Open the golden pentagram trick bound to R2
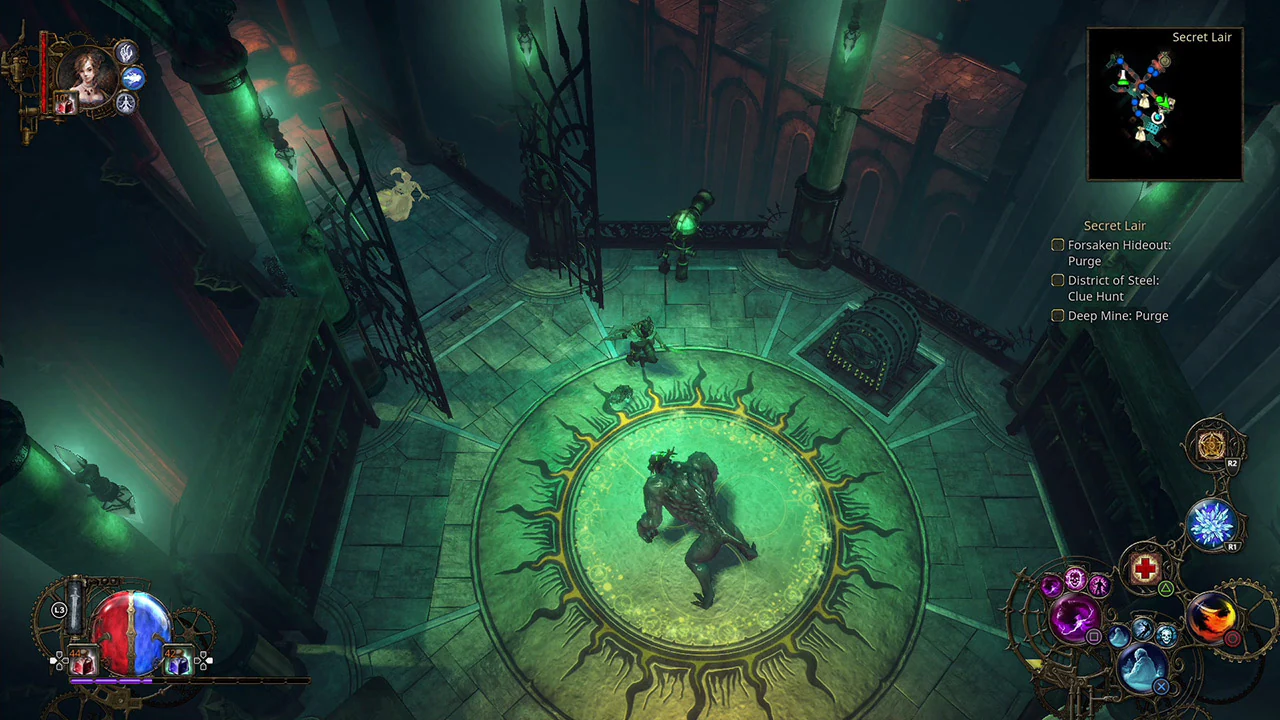Viewport: 1280px width, 720px height. coord(1214,445)
